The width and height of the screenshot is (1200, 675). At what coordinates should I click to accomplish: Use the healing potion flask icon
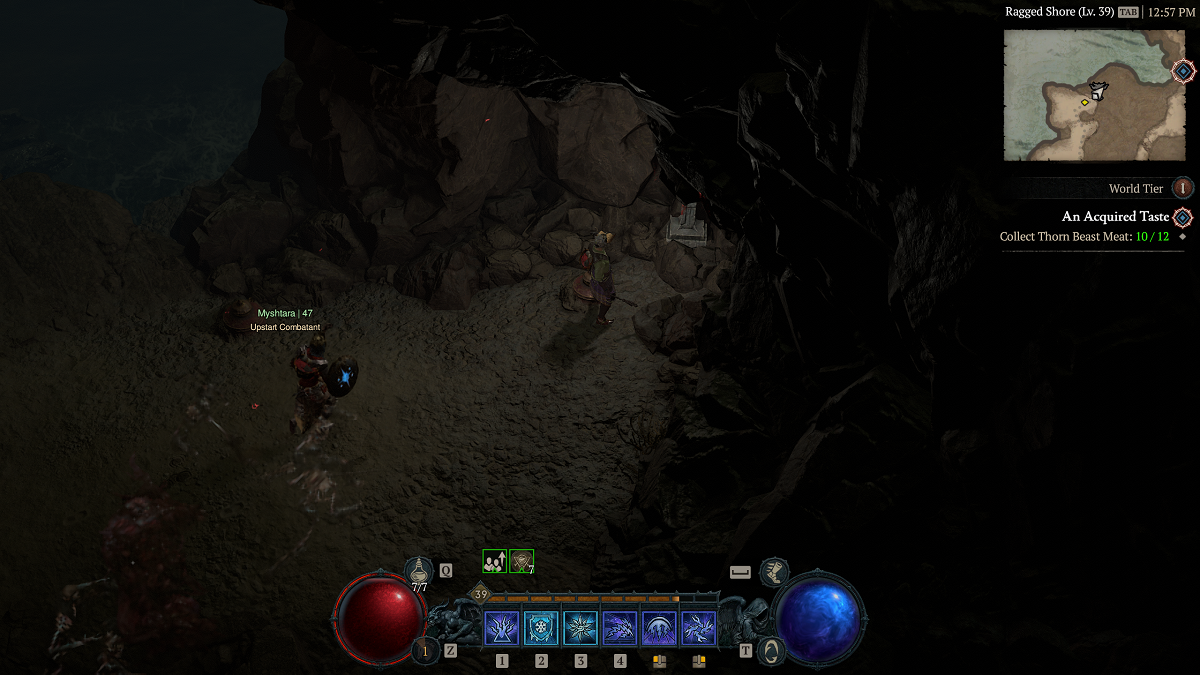[419, 571]
